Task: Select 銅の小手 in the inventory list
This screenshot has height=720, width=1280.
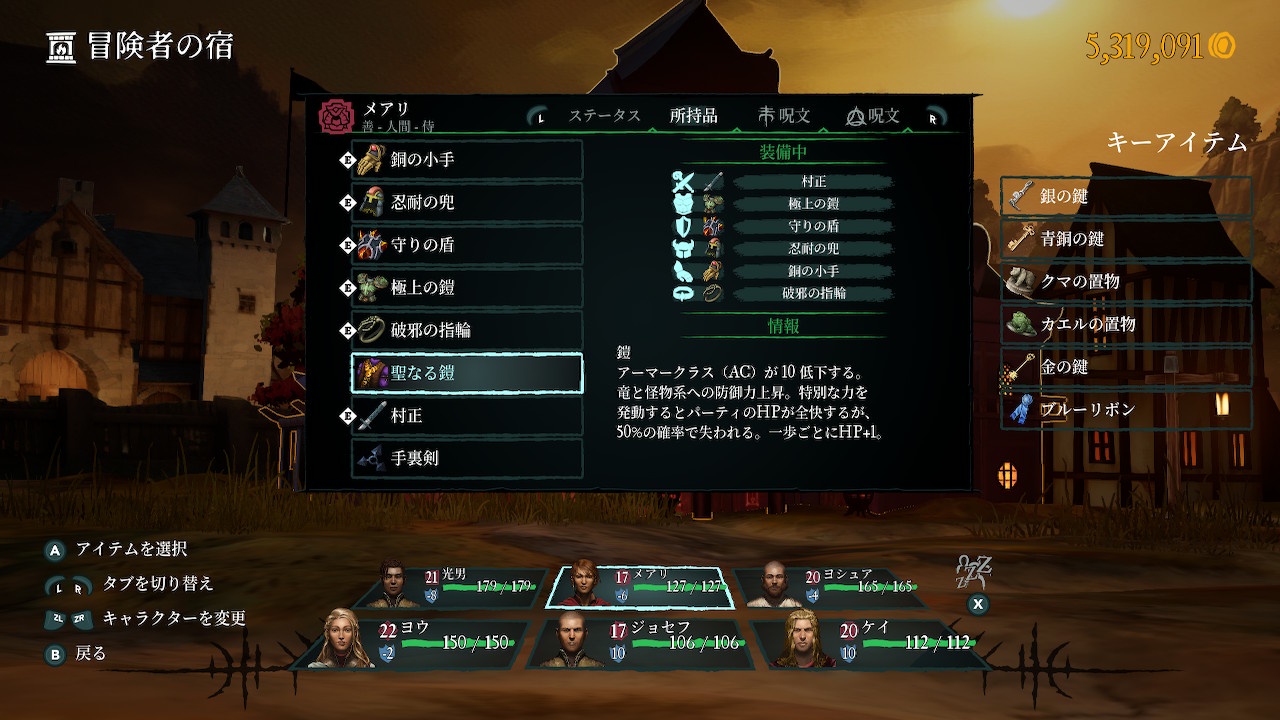Action: pyautogui.click(x=467, y=160)
